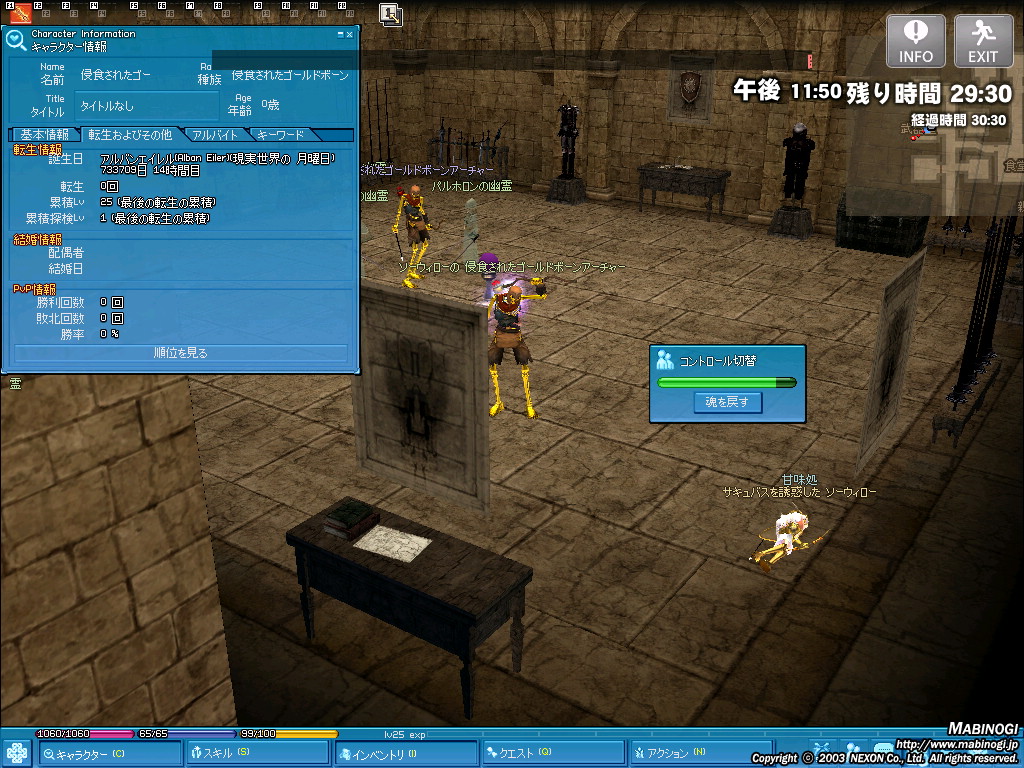Open the アルバイト tab
Viewport: 1024px width, 768px height.
pos(215,134)
